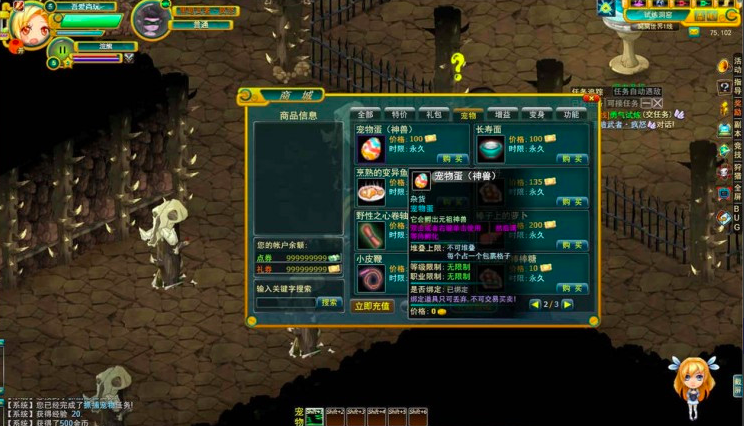Select the masked target portrait
744x426 pixels.
click(152, 20)
